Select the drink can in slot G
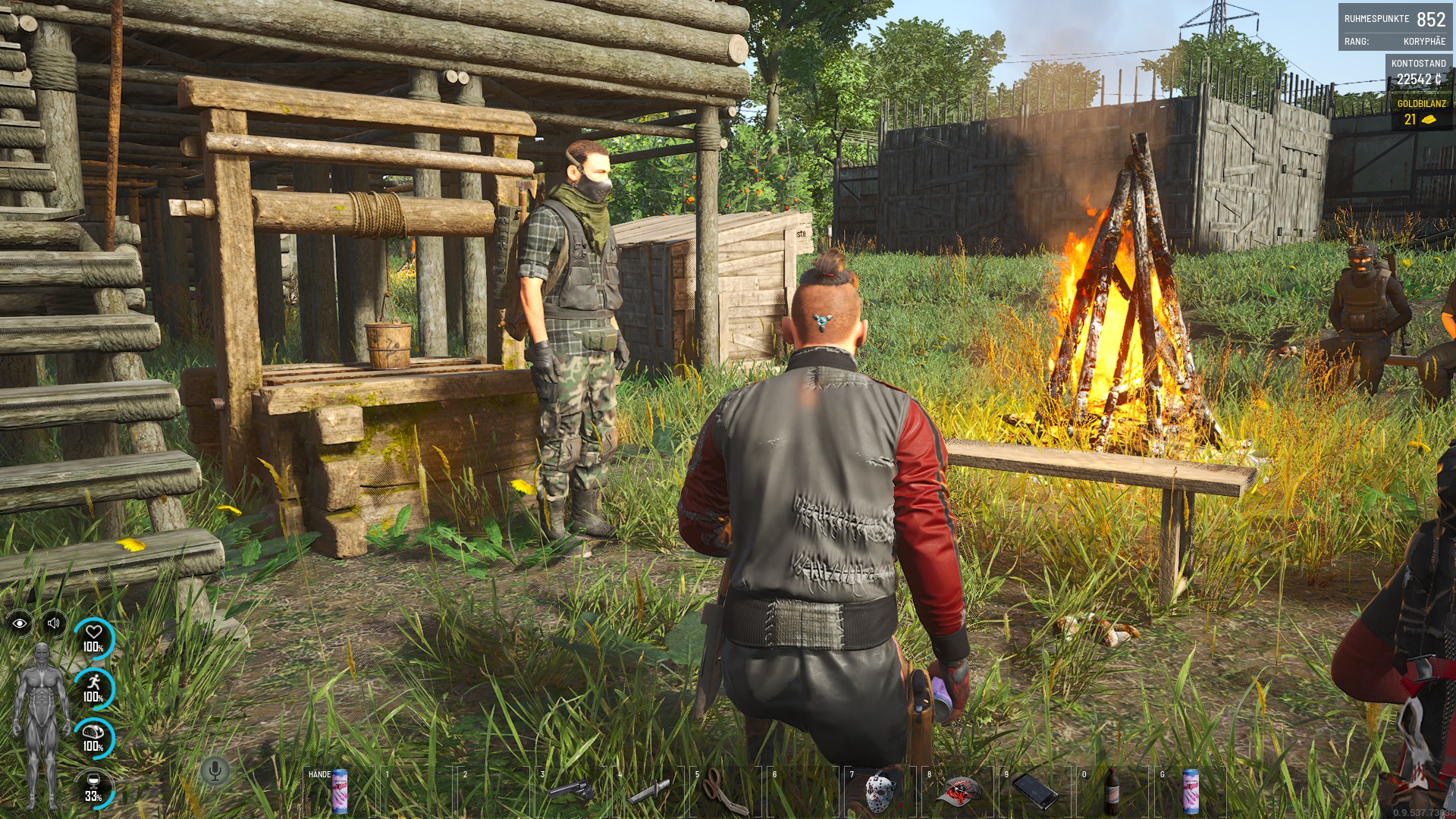 point(1190,792)
